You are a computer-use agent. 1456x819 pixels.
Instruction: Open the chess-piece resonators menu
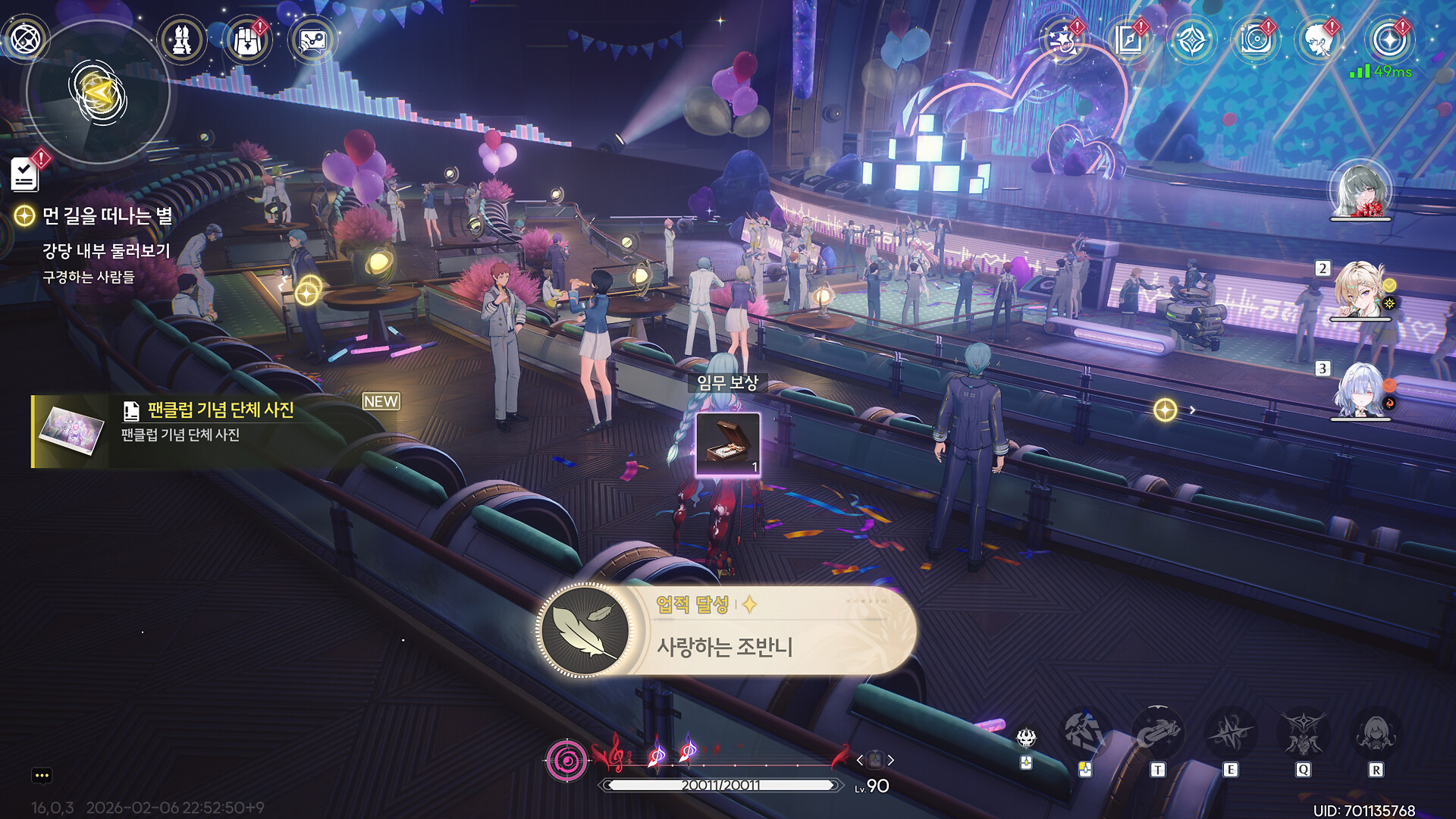coord(182,40)
